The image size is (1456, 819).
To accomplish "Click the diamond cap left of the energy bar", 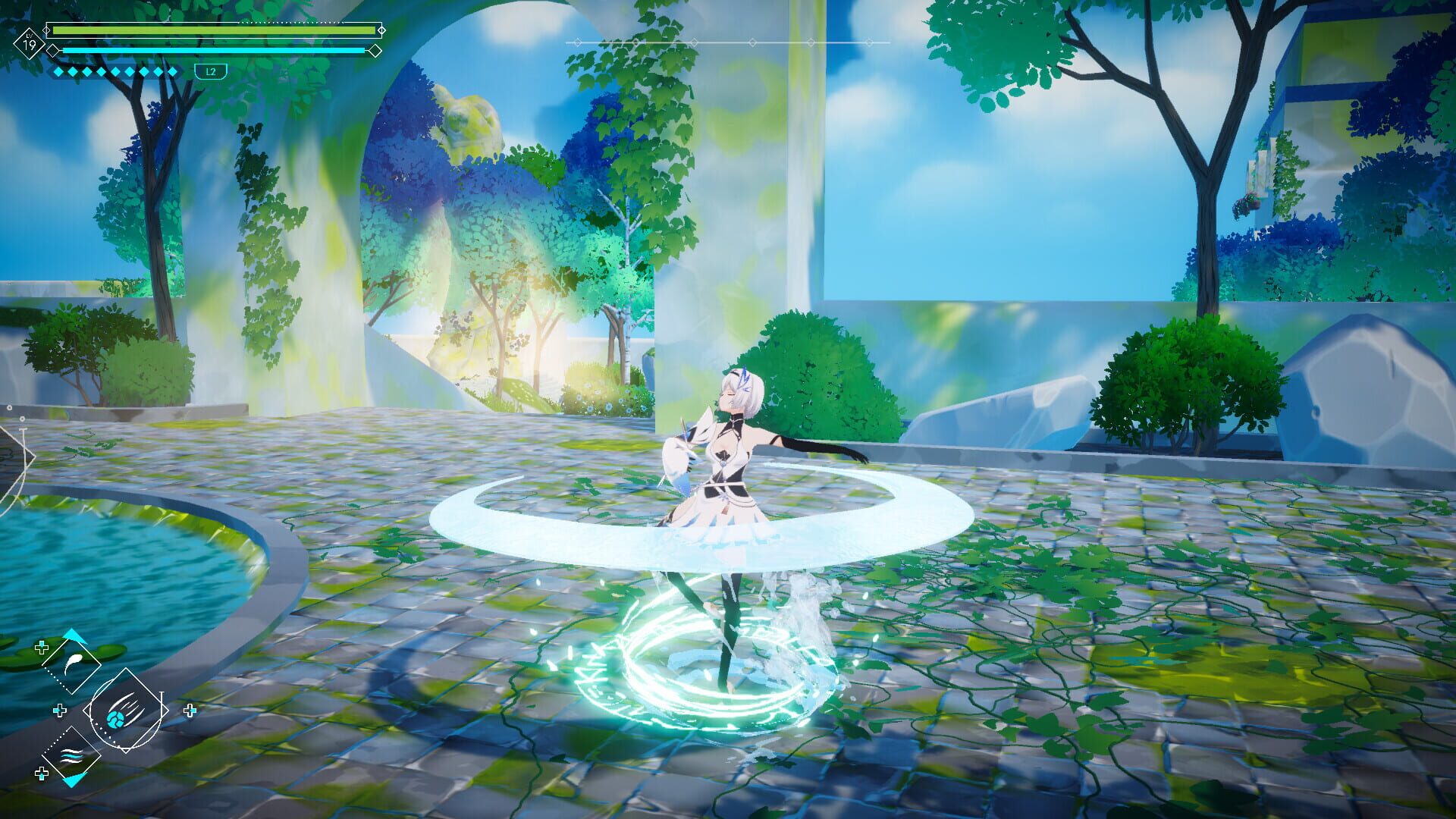I will click(x=52, y=50).
